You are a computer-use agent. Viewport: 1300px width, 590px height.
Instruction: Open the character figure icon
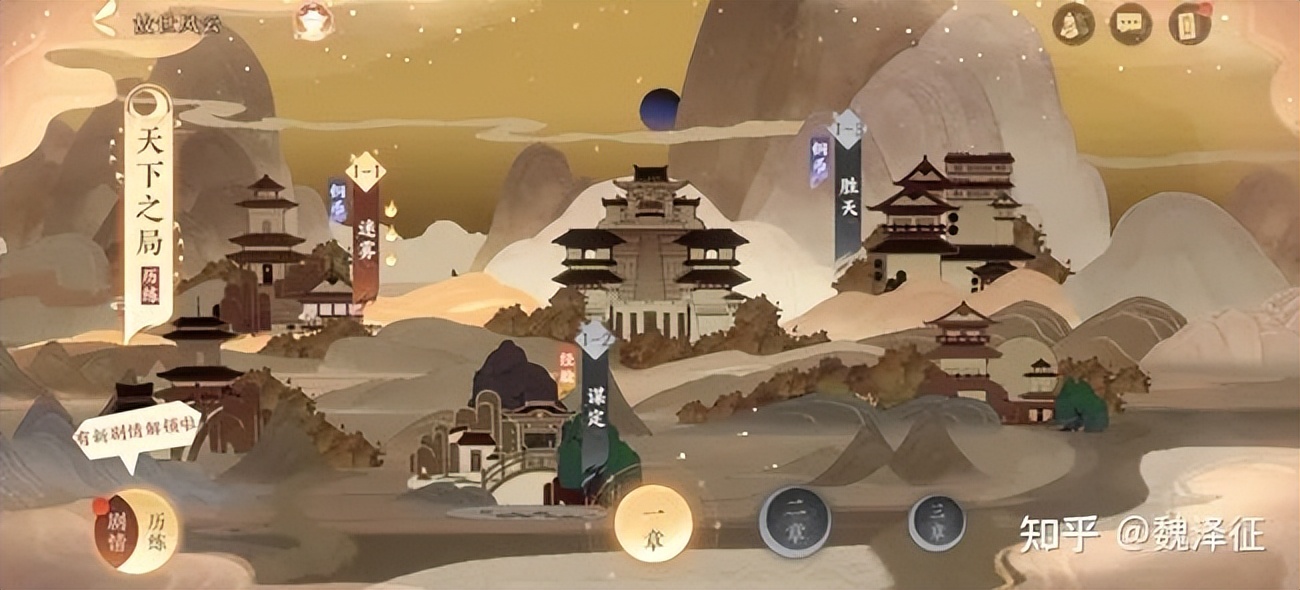click(x=1071, y=23)
